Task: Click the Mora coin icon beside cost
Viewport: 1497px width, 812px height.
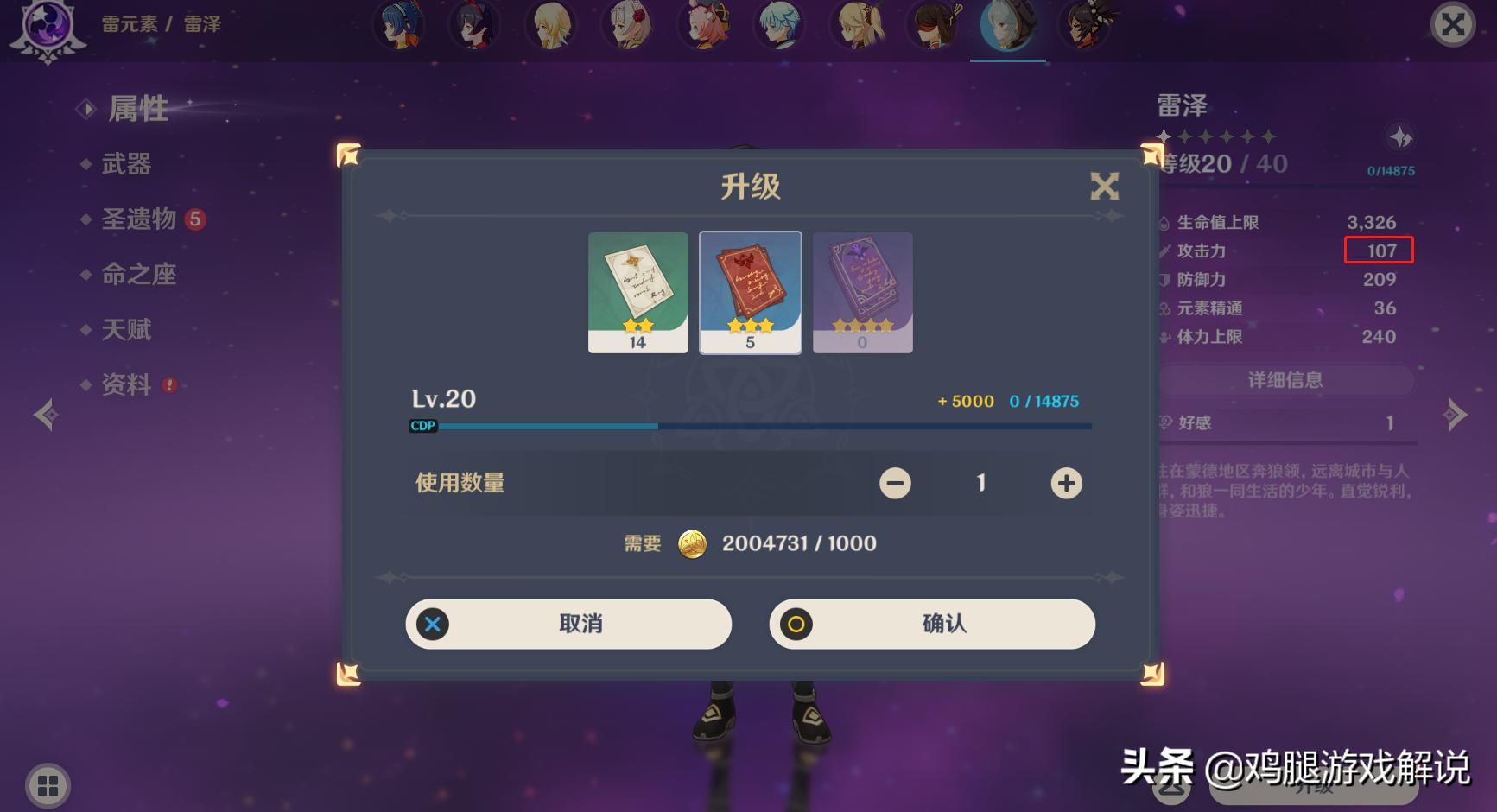Action: (x=691, y=543)
